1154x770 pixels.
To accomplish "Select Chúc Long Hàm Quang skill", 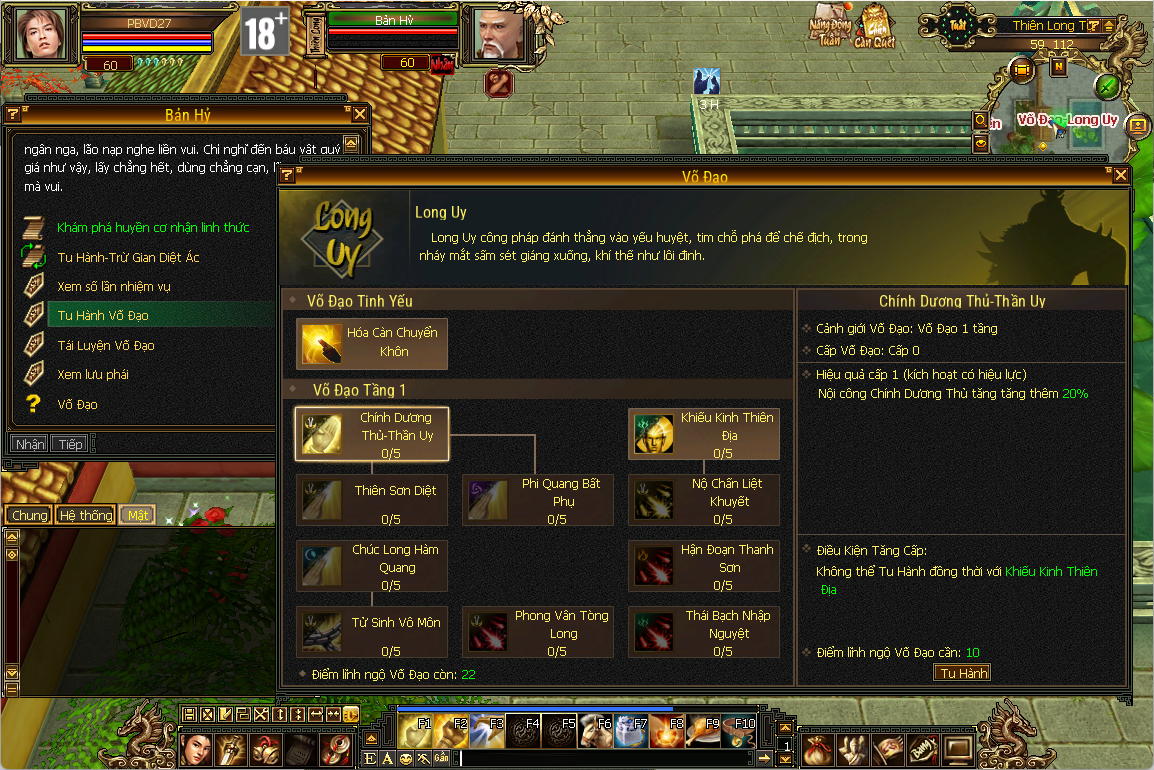I will [372, 565].
